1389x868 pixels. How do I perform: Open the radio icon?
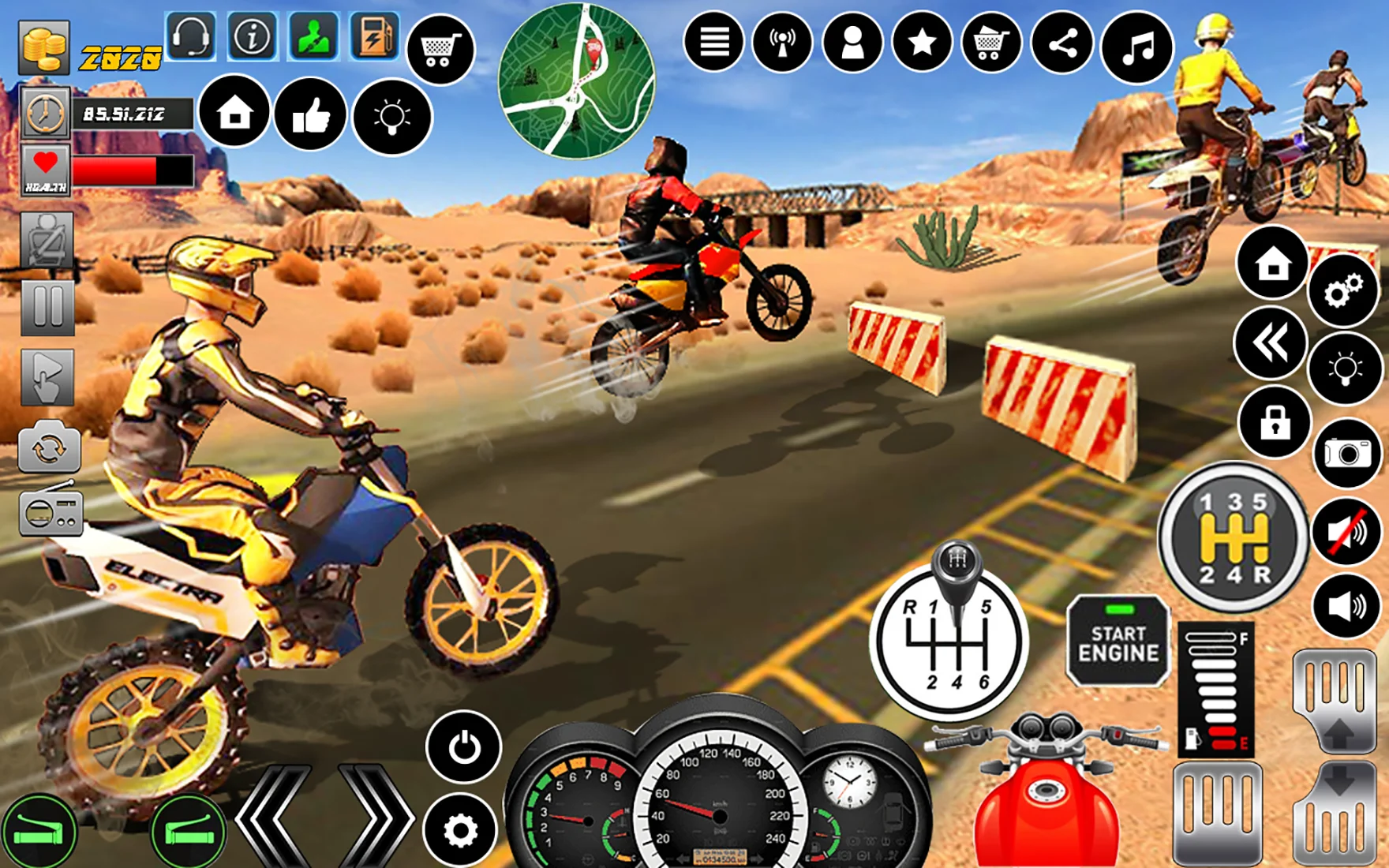(51, 511)
